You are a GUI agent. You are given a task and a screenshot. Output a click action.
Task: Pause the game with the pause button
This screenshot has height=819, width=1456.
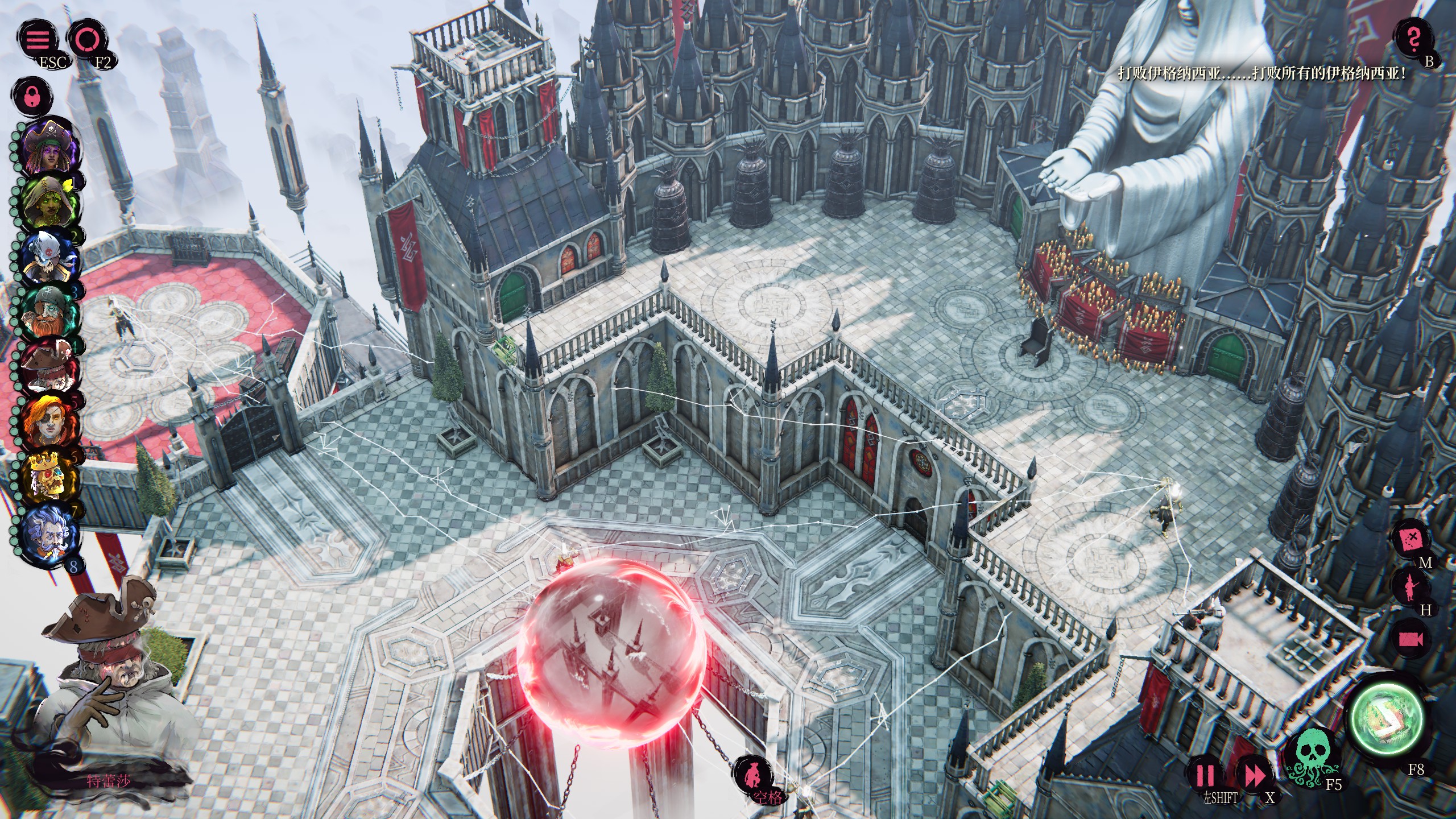pos(1205,776)
